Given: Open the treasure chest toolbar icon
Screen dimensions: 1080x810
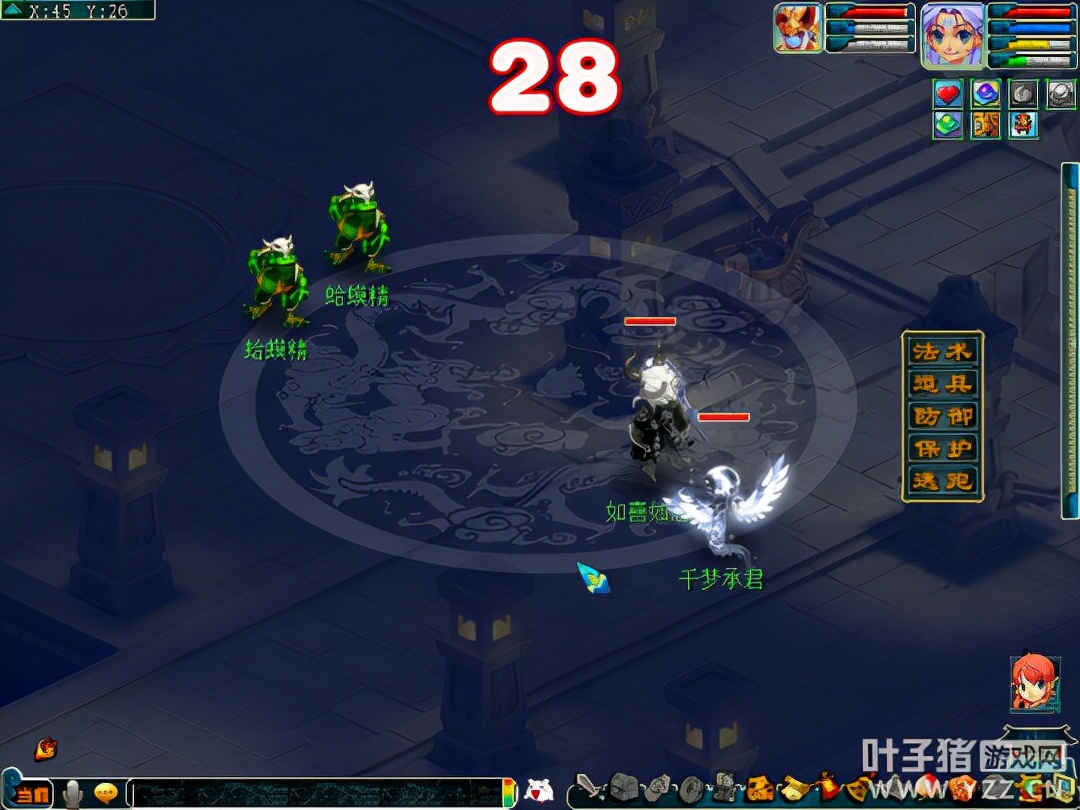Looking at the screenshot, I should coord(624,789).
